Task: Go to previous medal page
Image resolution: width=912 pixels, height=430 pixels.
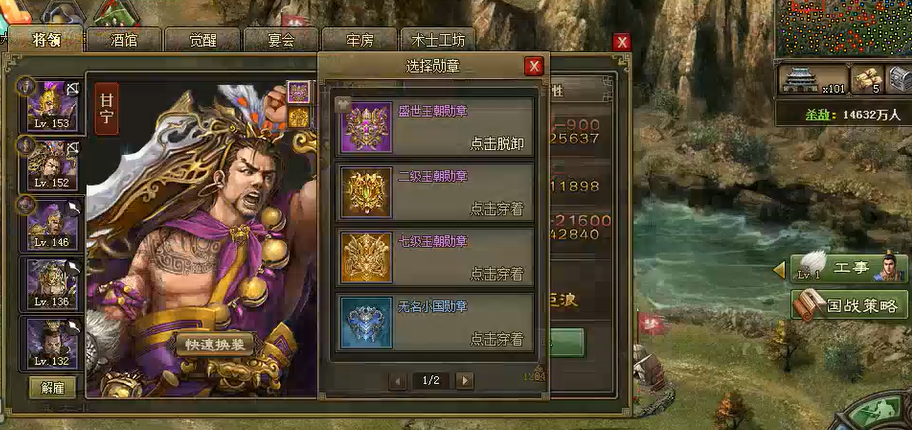Action: click(398, 380)
